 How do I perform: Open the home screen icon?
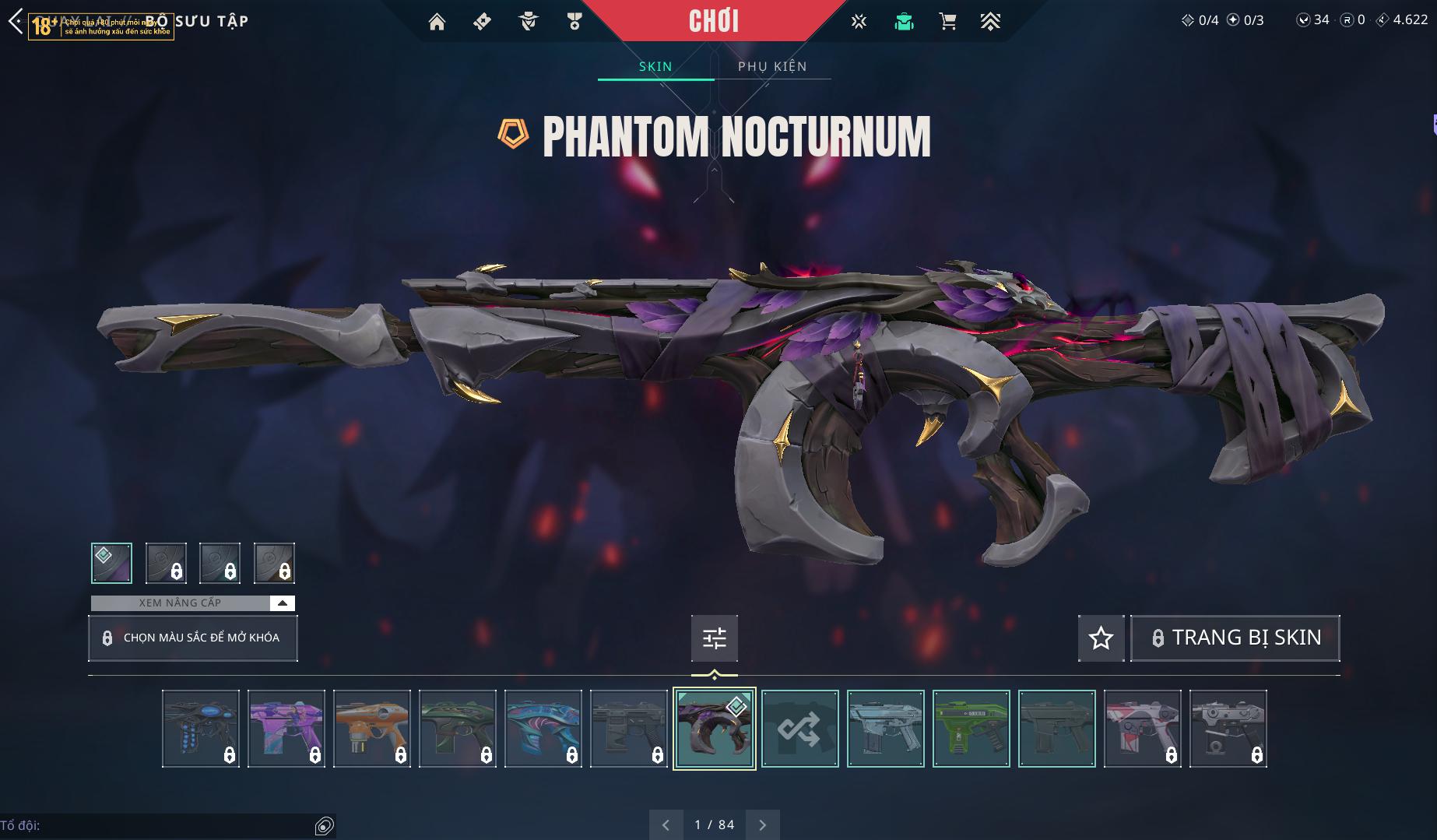tap(437, 22)
